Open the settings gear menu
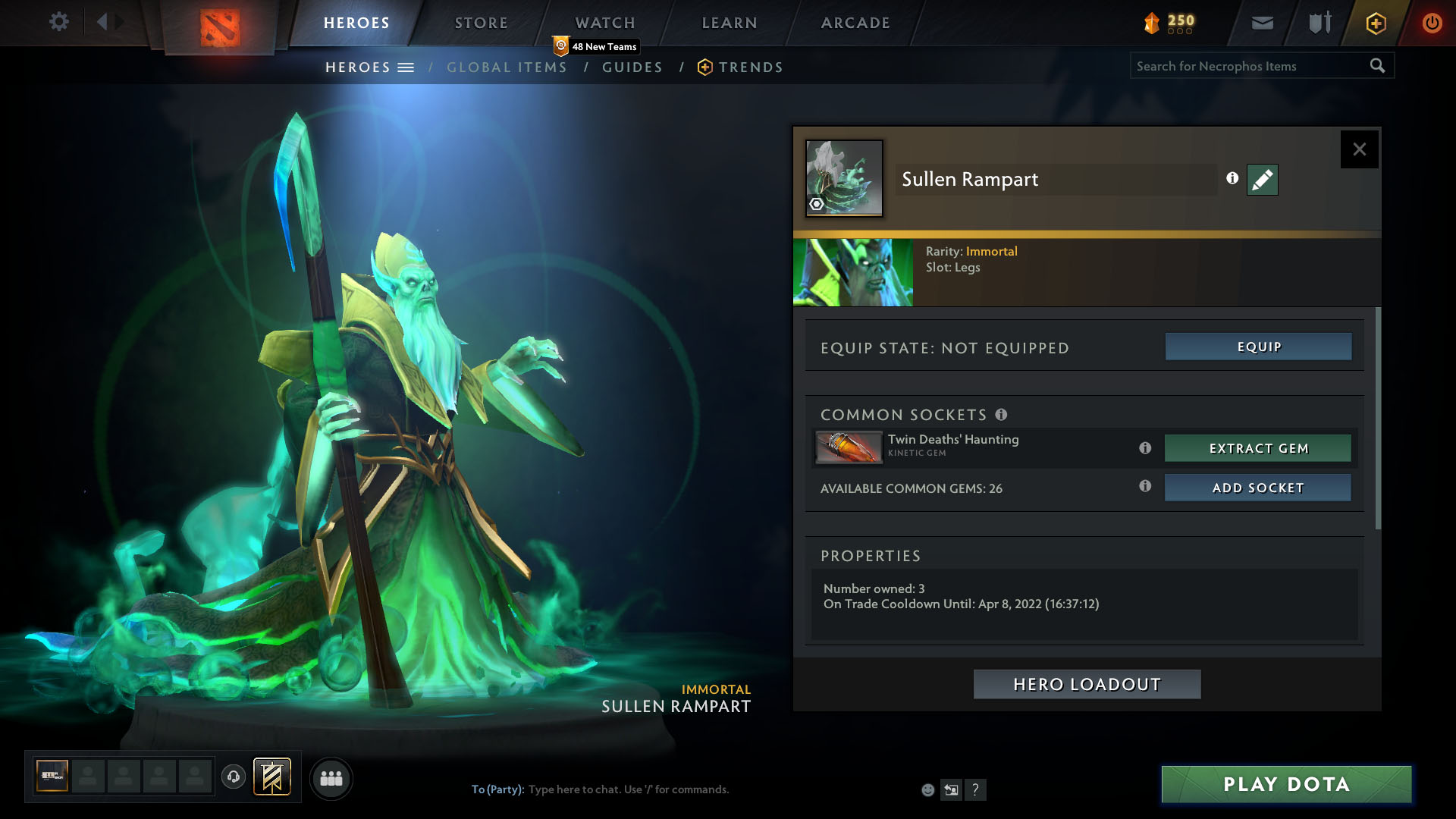The image size is (1456, 819). (58, 22)
